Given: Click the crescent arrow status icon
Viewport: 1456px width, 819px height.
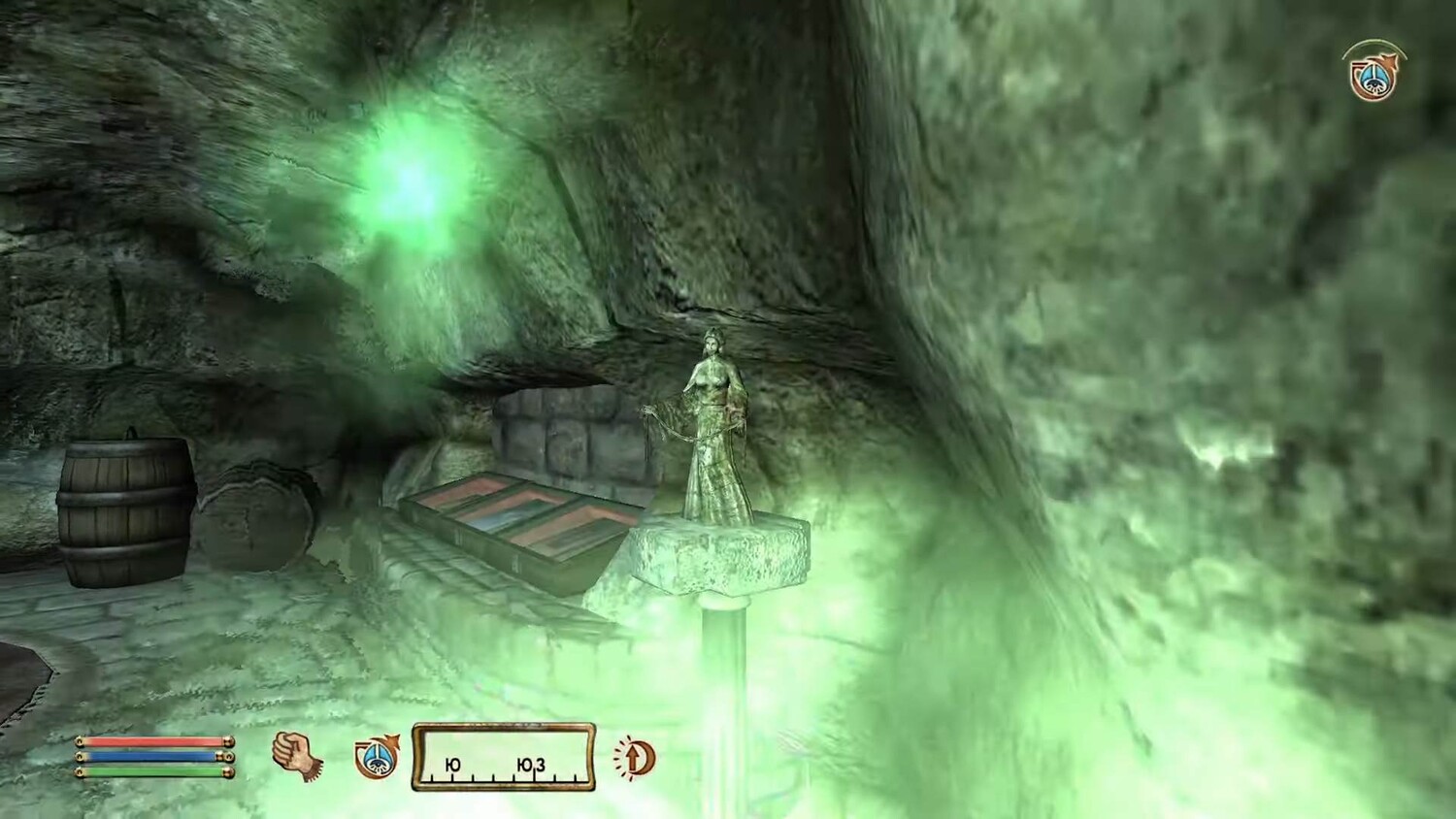Looking at the screenshot, I should pyautogui.click(x=637, y=757).
